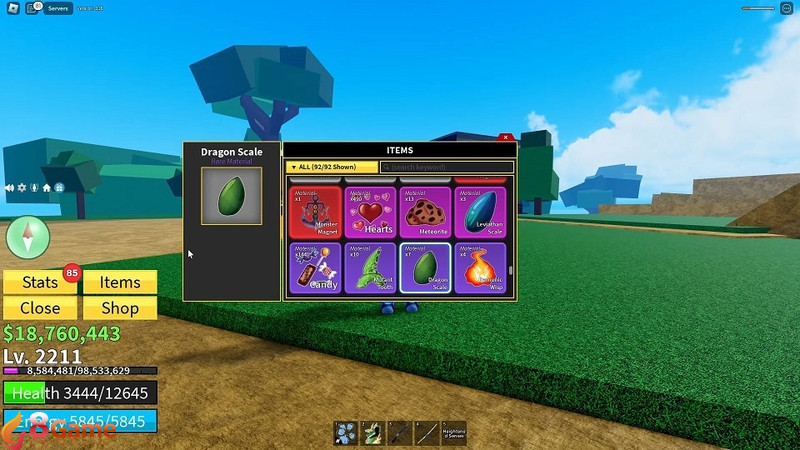Pick the Candy material slot
Viewport: 800px width, 450px height.
pyautogui.click(x=315, y=268)
